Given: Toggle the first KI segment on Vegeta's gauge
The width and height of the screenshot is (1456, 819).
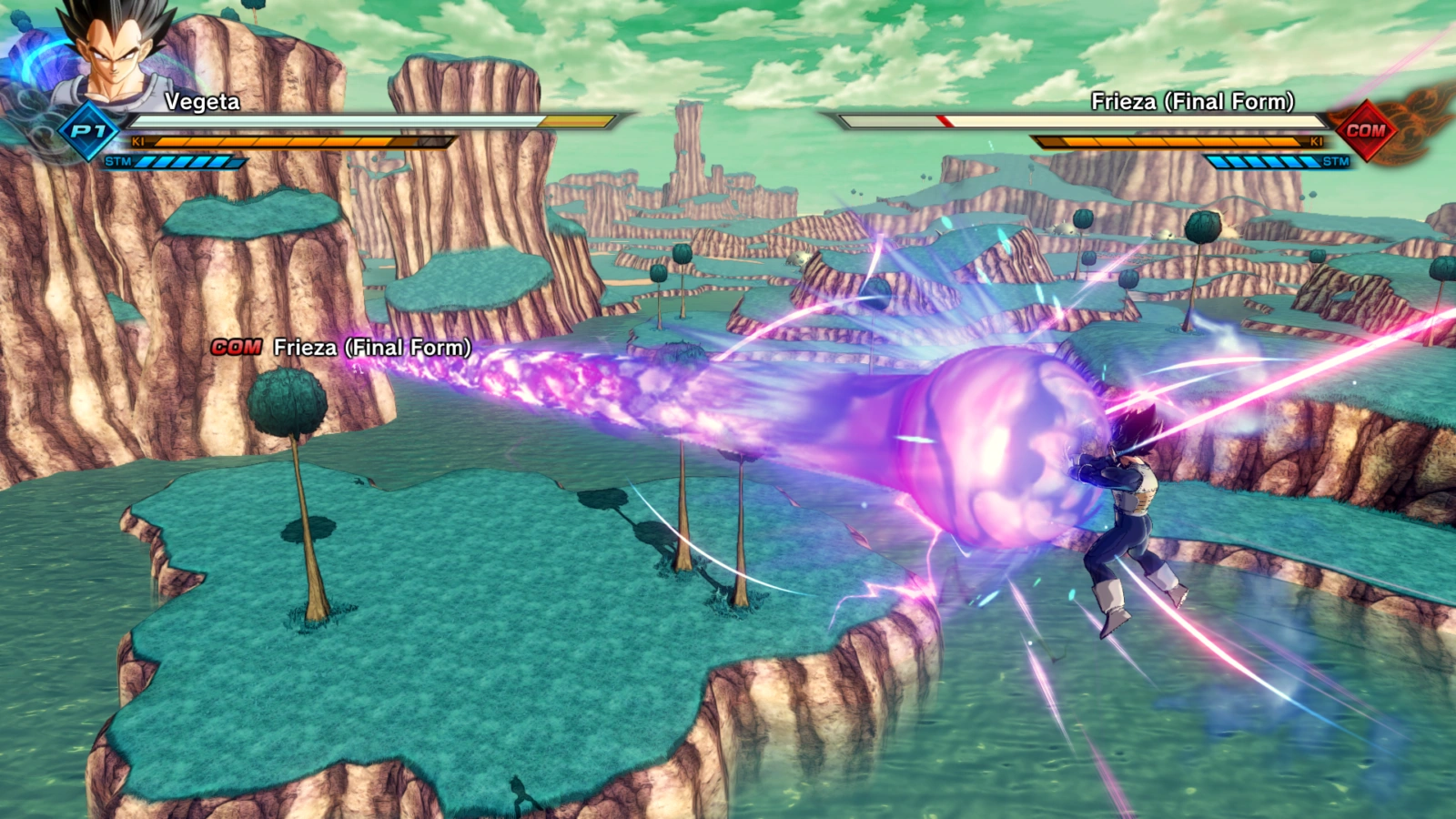Looking at the screenshot, I should pyautogui.click(x=173, y=142).
